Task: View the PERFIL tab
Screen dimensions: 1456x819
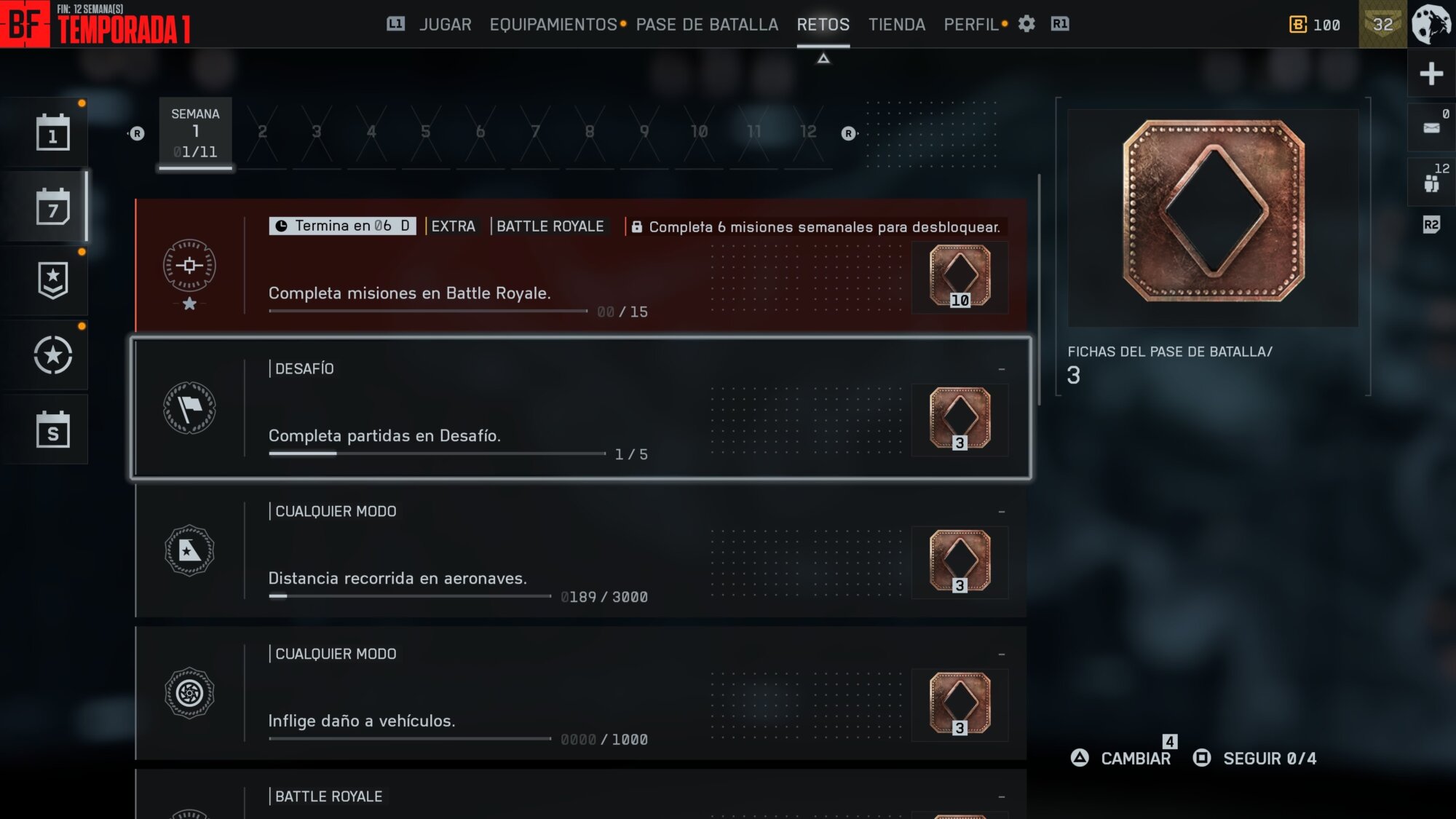Action: 970,25
